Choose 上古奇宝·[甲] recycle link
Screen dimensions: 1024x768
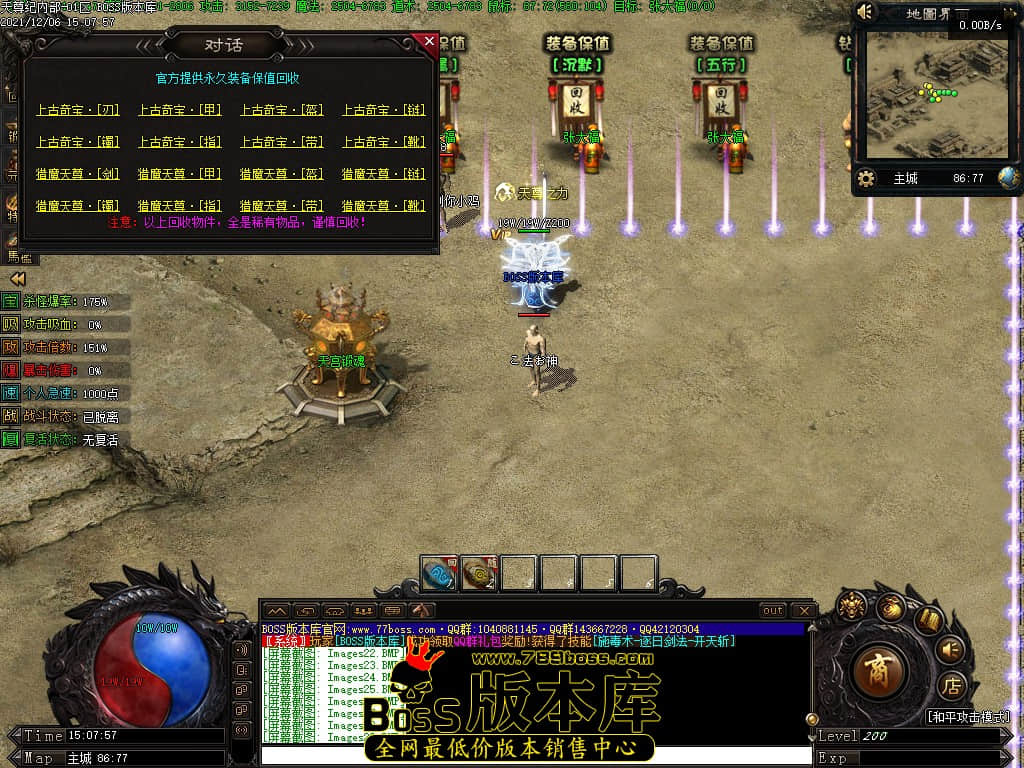click(179, 110)
